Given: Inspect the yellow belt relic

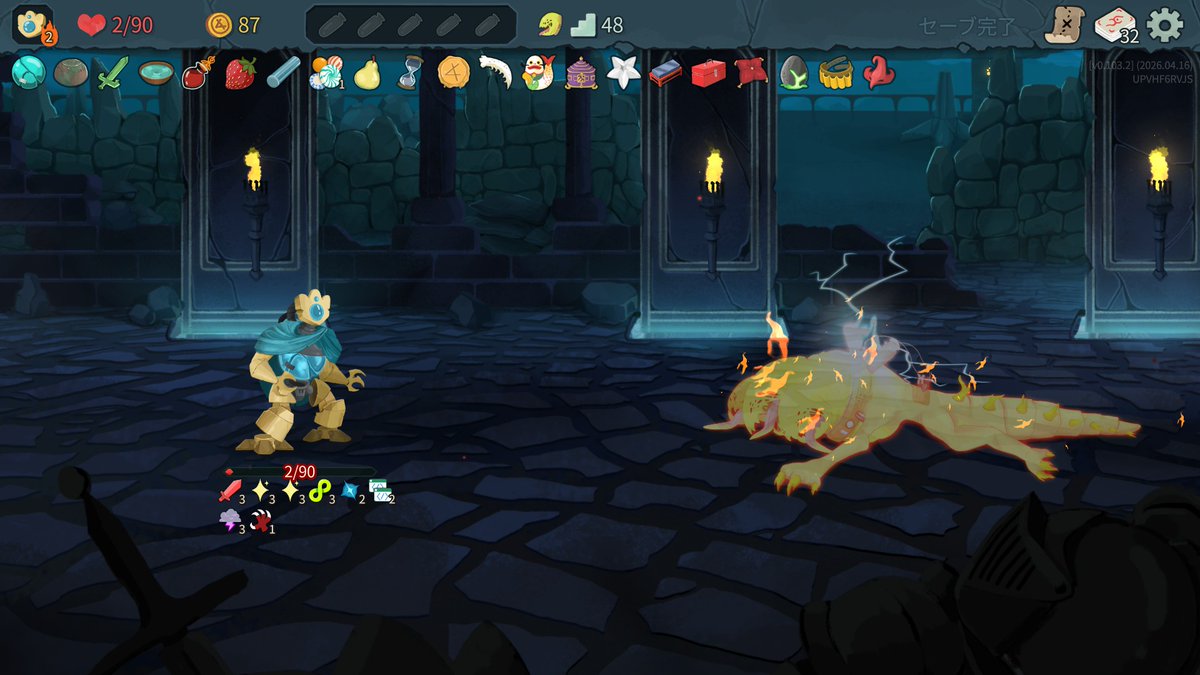Looking at the screenshot, I should (835, 73).
